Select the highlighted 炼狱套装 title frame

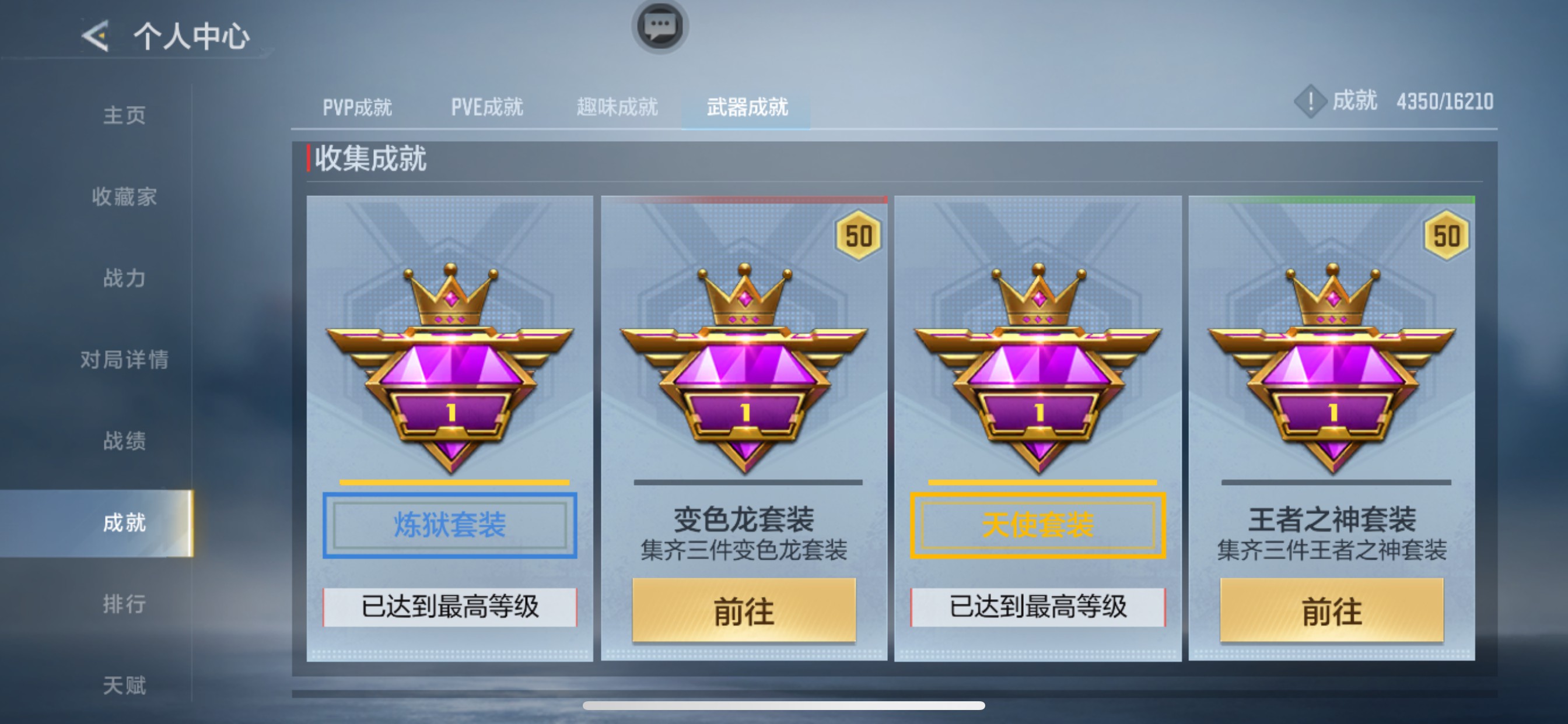(x=449, y=525)
